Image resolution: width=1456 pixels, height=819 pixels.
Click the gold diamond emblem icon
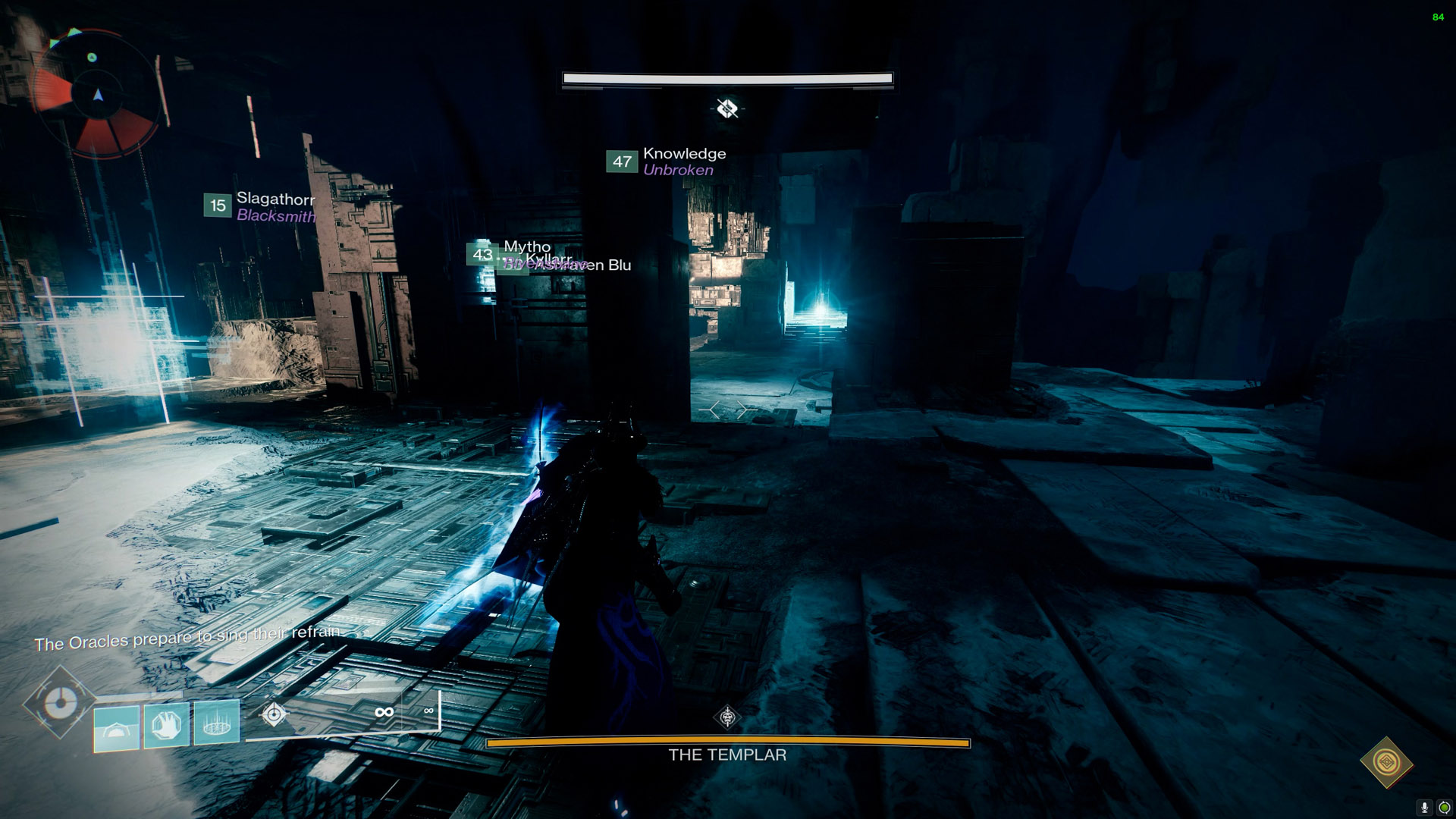click(1386, 761)
